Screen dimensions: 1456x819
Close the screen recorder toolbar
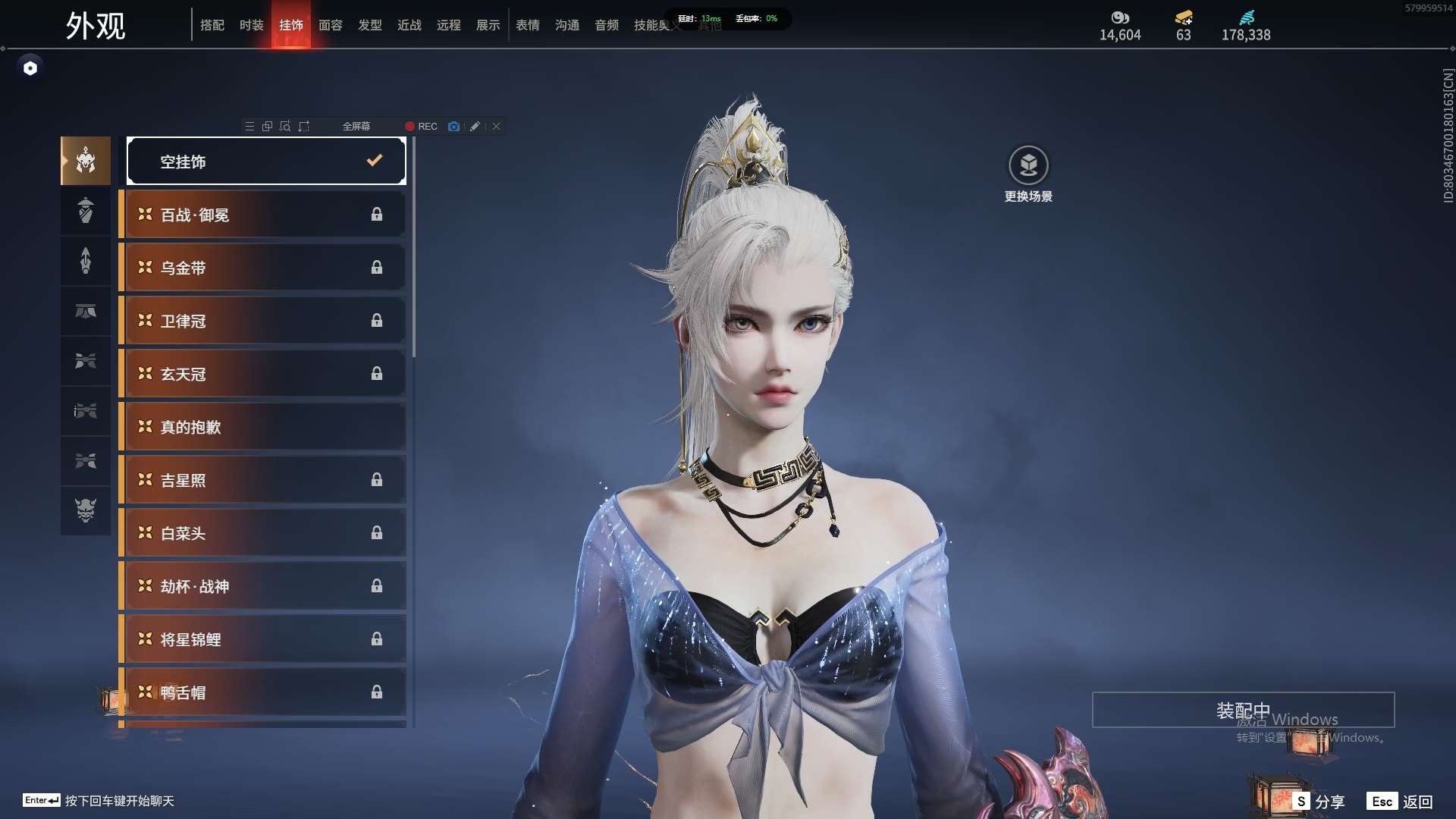tap(496, 127)
